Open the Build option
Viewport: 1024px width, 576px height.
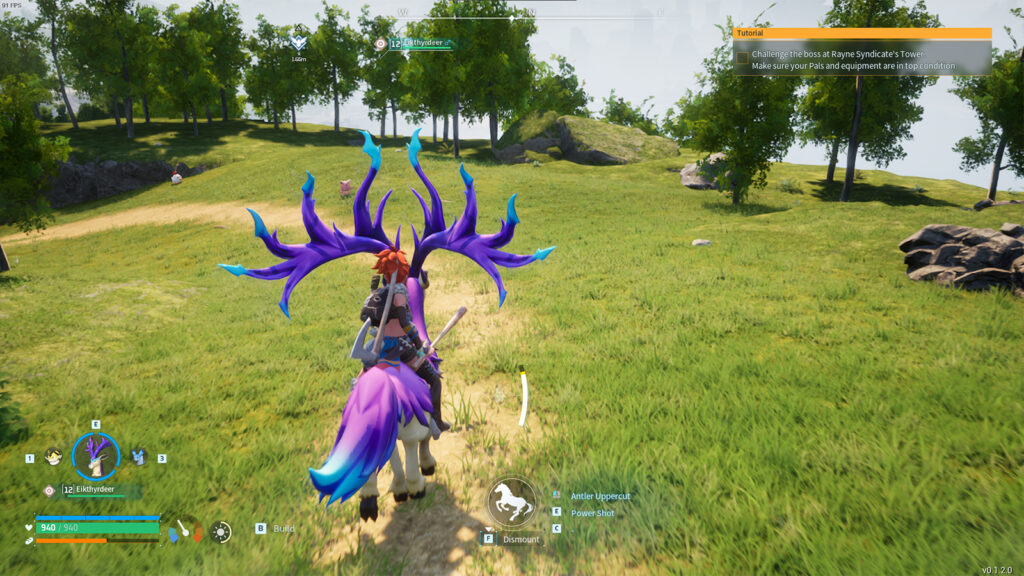coord(283,528)
